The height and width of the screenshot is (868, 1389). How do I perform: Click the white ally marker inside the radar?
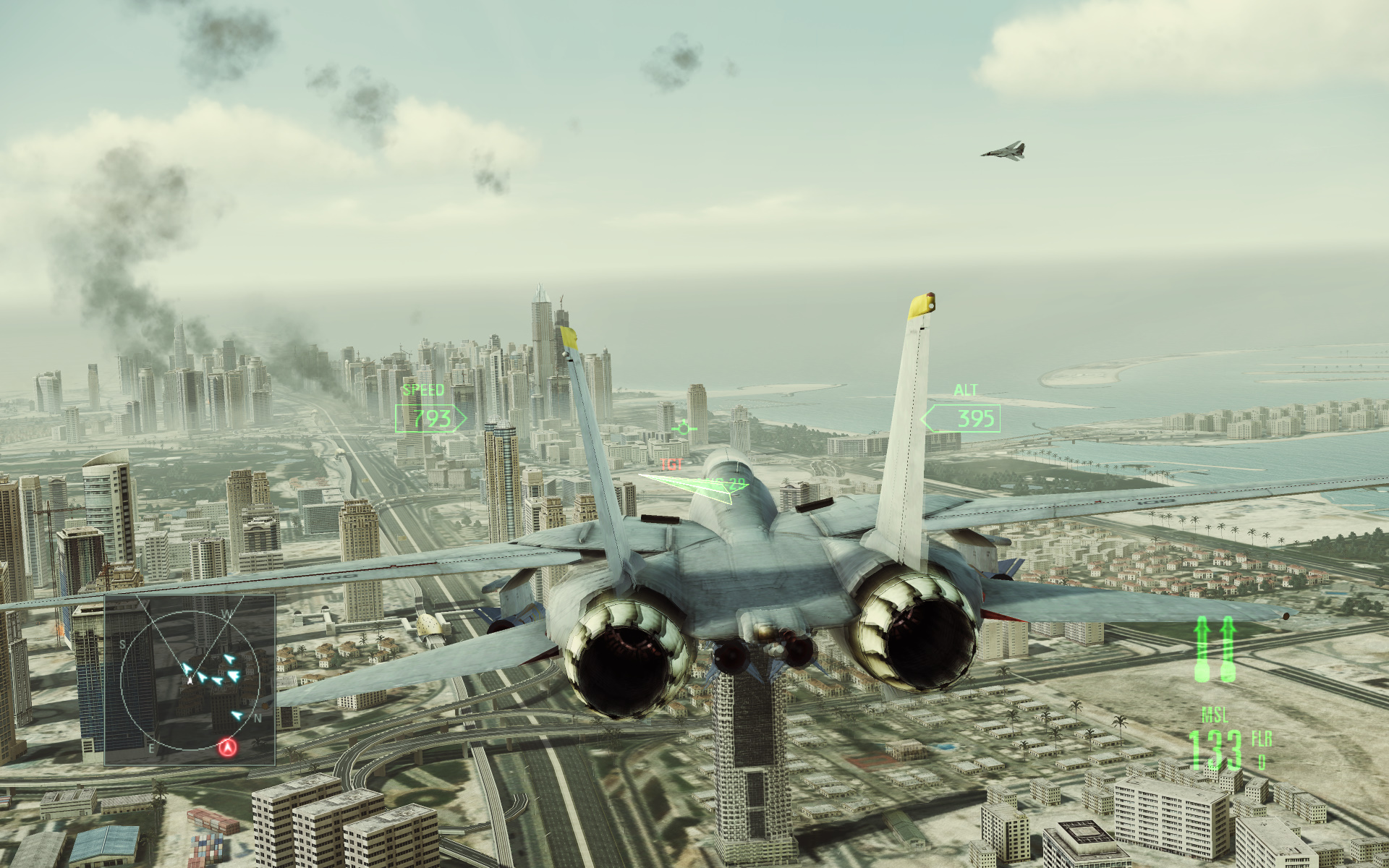189,680
